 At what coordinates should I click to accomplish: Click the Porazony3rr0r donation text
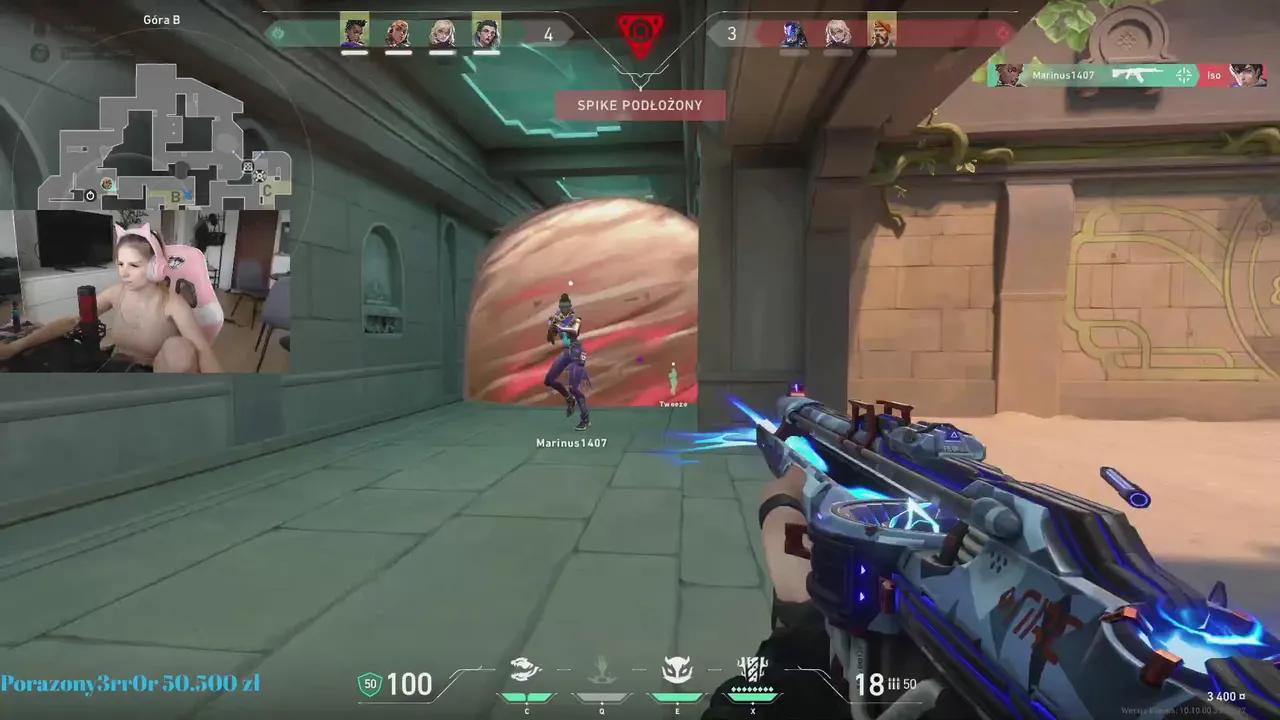click(130, 684)
